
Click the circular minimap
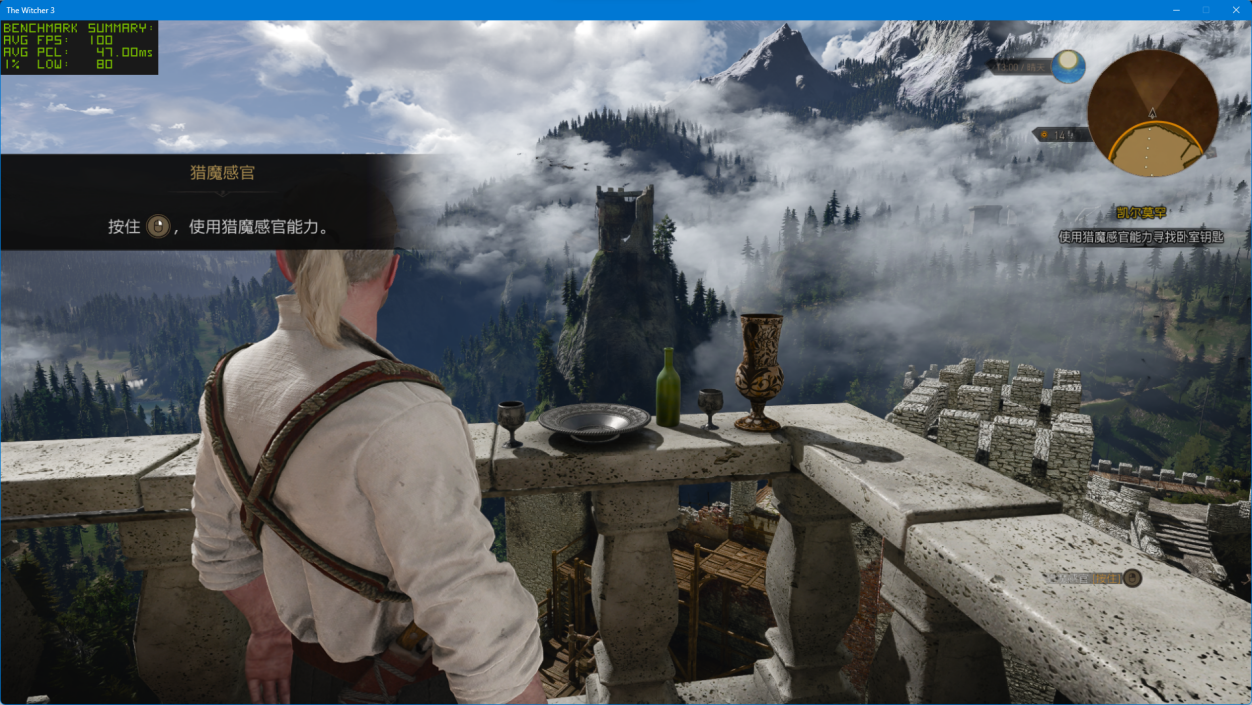tap(1152, 113)
